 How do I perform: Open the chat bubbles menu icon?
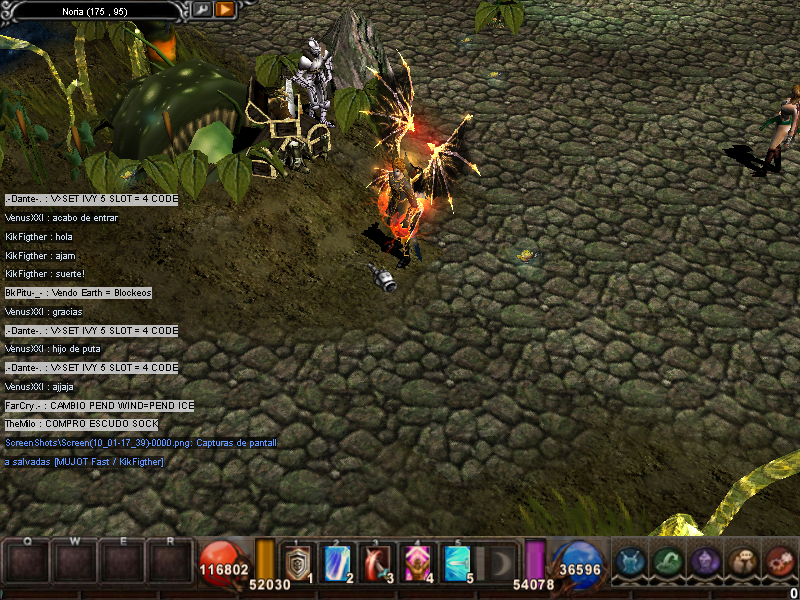(x=742, y=562)
